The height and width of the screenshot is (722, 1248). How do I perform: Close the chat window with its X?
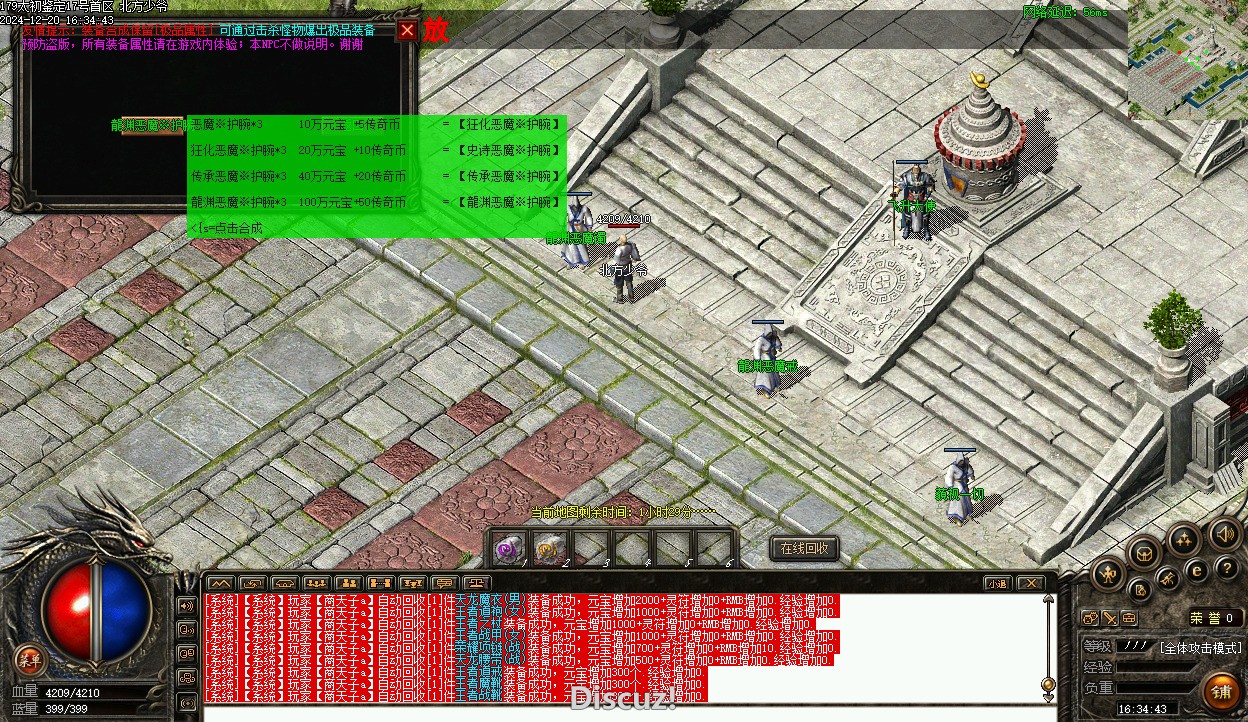[1031, 583]
